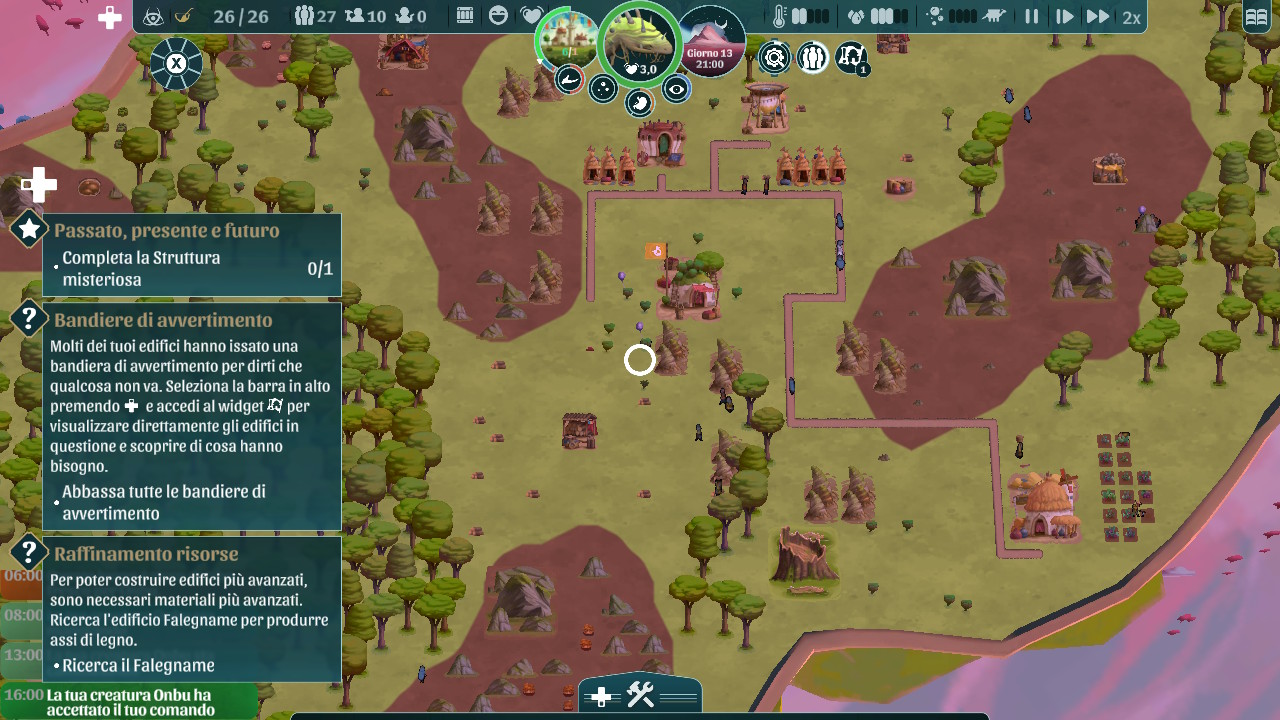
Task: Open the build menu hammer and wrench
Action: (640, 696)
